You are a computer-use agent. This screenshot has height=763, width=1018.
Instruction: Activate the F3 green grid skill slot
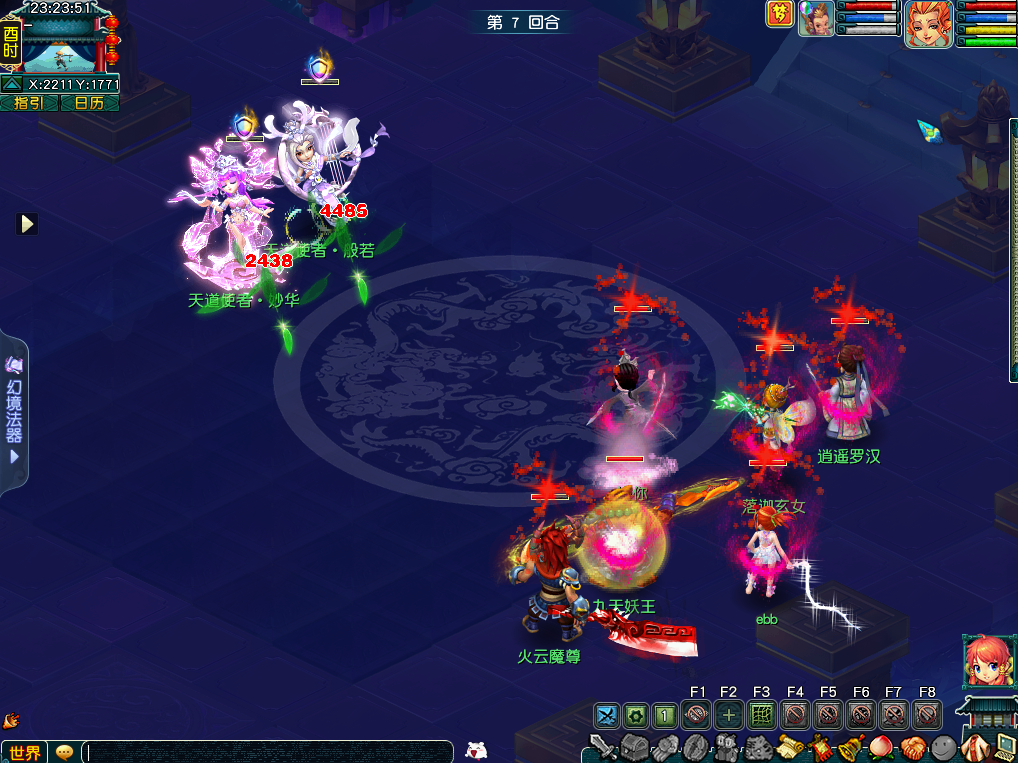[761, 715]
